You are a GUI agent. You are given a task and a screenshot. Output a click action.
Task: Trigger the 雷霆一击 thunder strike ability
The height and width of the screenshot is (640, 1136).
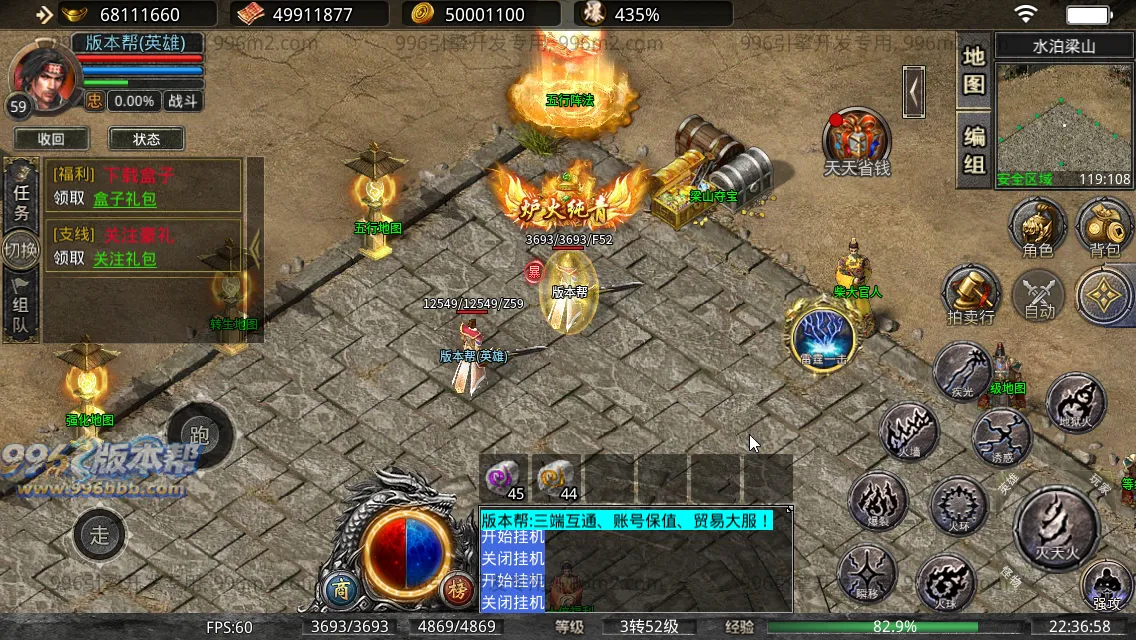823,336
